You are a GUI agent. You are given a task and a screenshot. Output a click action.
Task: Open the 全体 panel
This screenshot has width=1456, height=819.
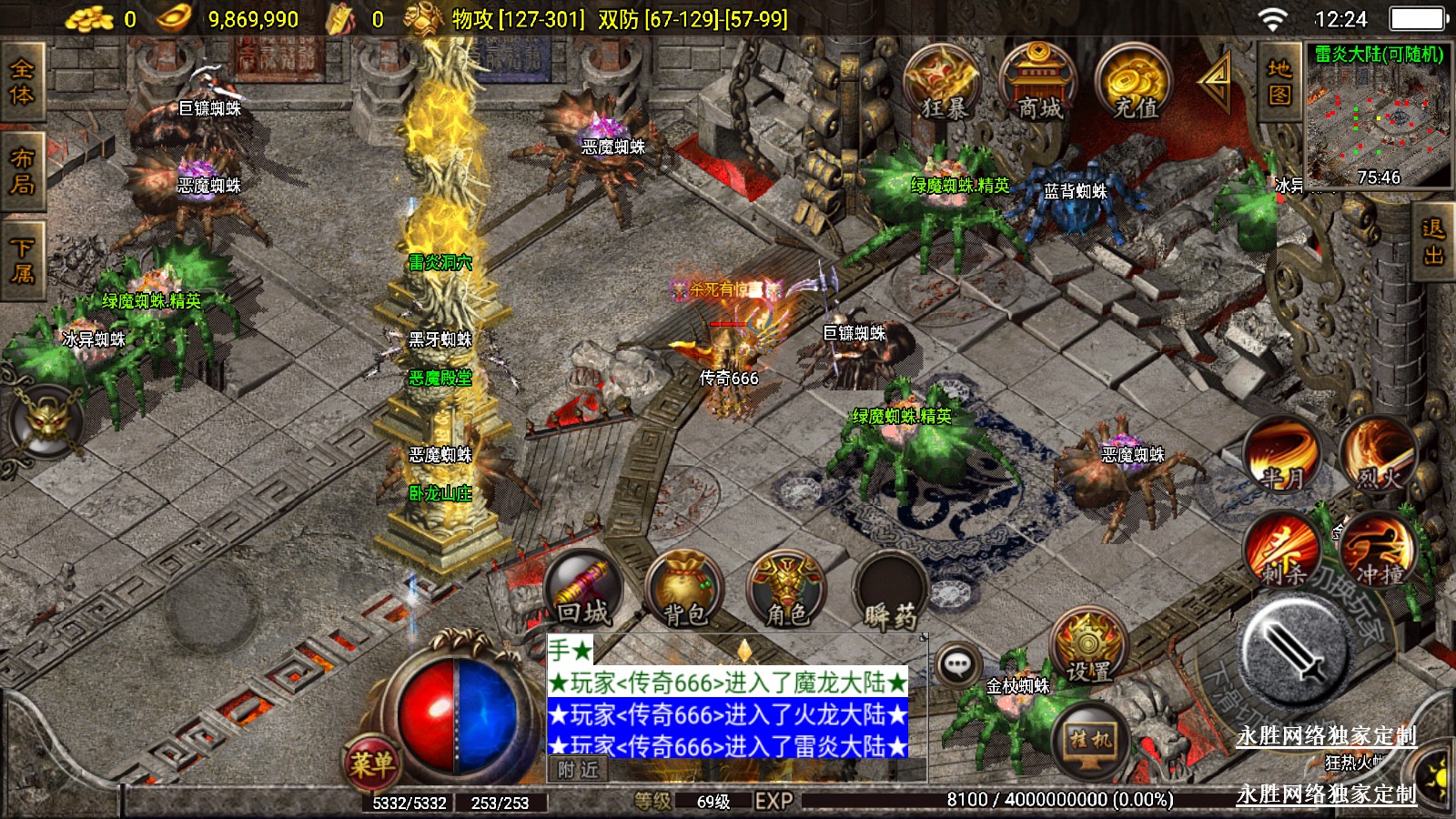tap(22, 82)
